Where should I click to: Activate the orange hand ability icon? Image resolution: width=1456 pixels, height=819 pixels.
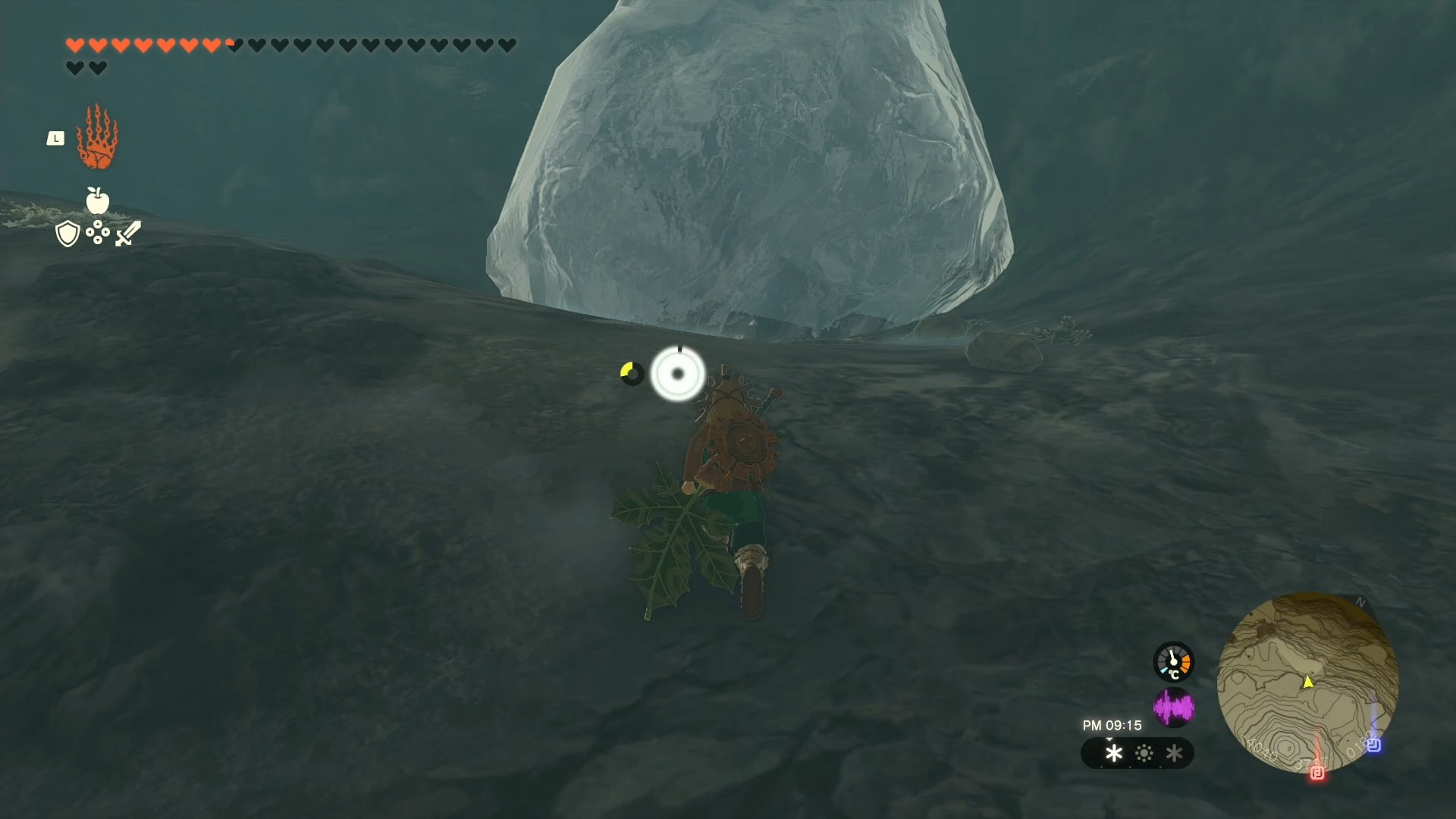[97, 138]
